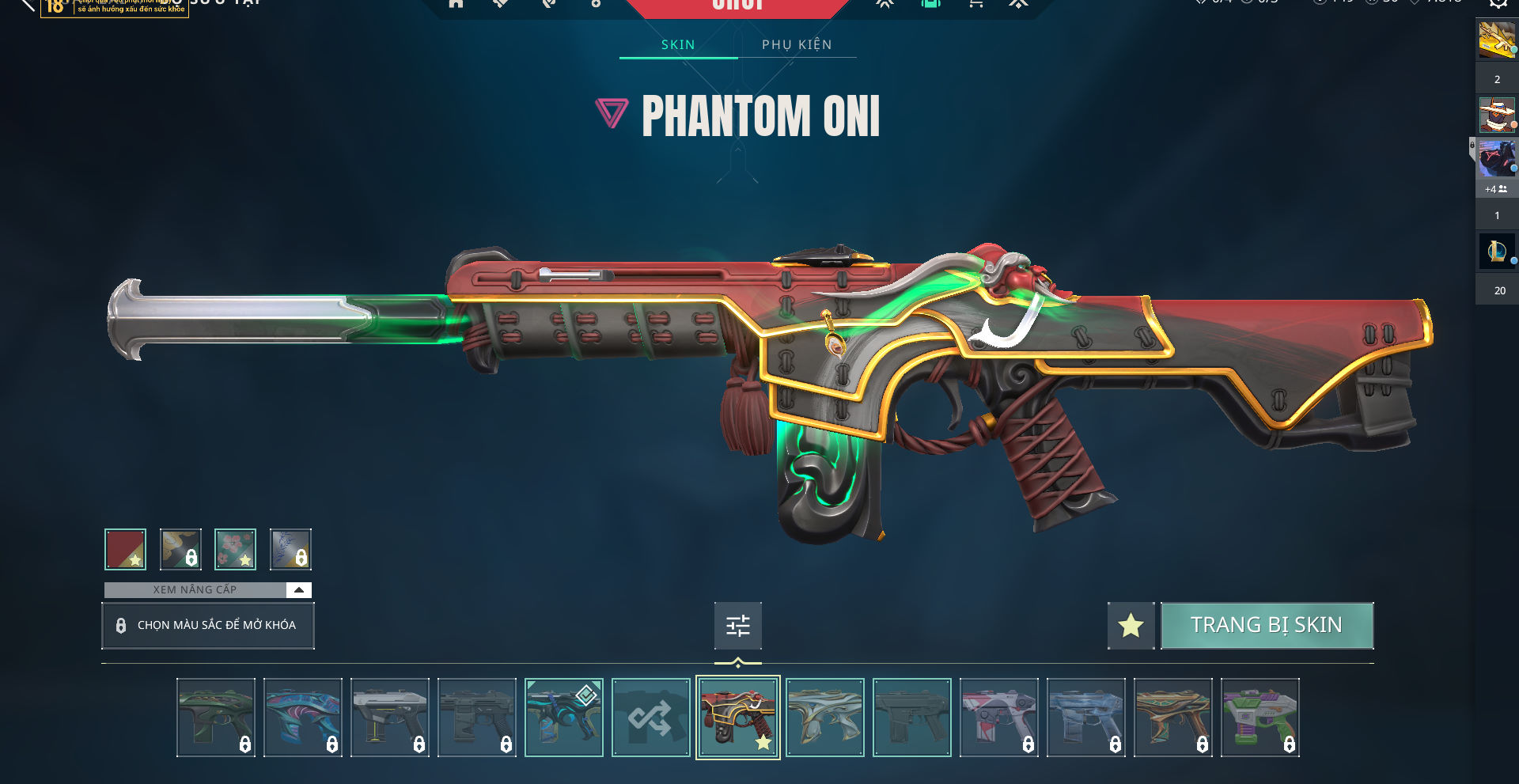Choose the pale silver ornate Phantom skin

point(824,718)
